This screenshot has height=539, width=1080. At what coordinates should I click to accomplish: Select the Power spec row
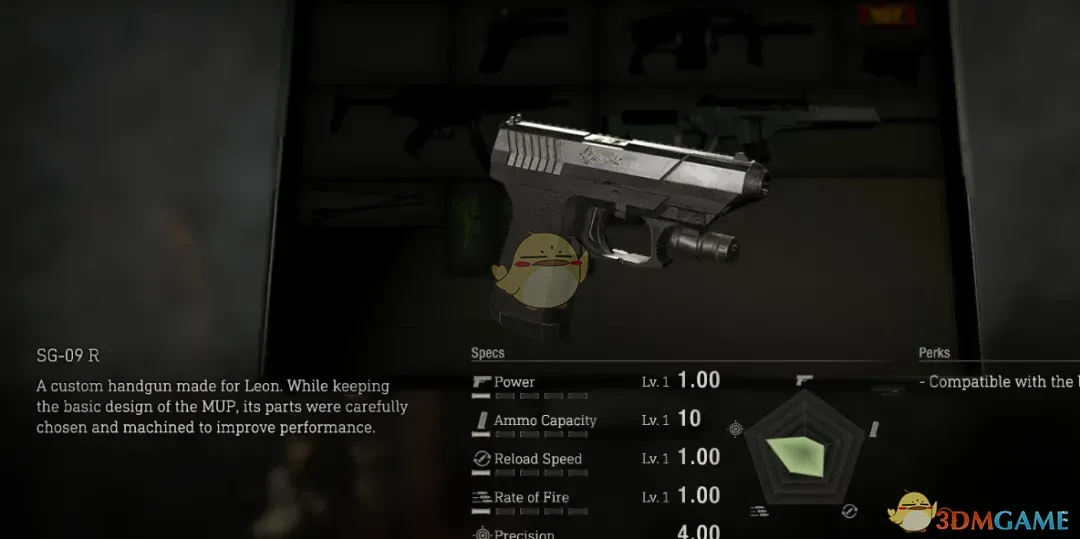pos(595,382)
